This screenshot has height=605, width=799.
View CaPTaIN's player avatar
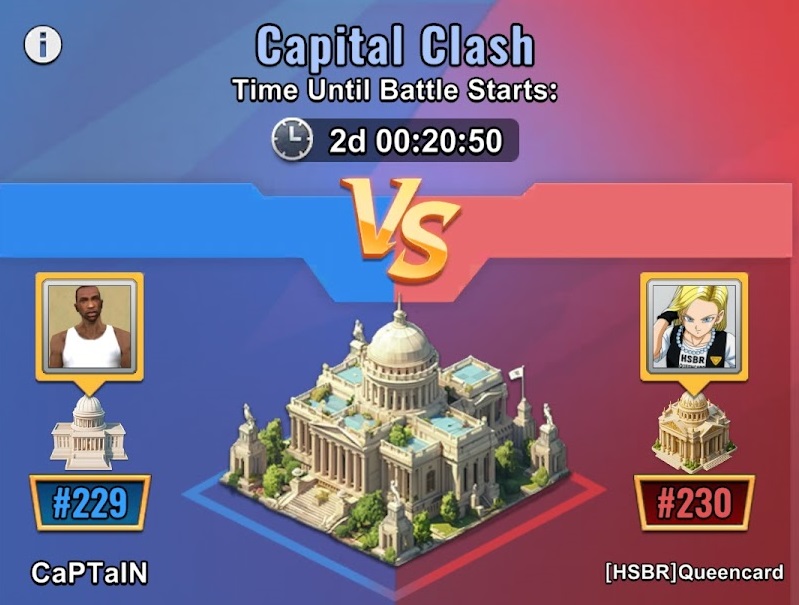91,326
